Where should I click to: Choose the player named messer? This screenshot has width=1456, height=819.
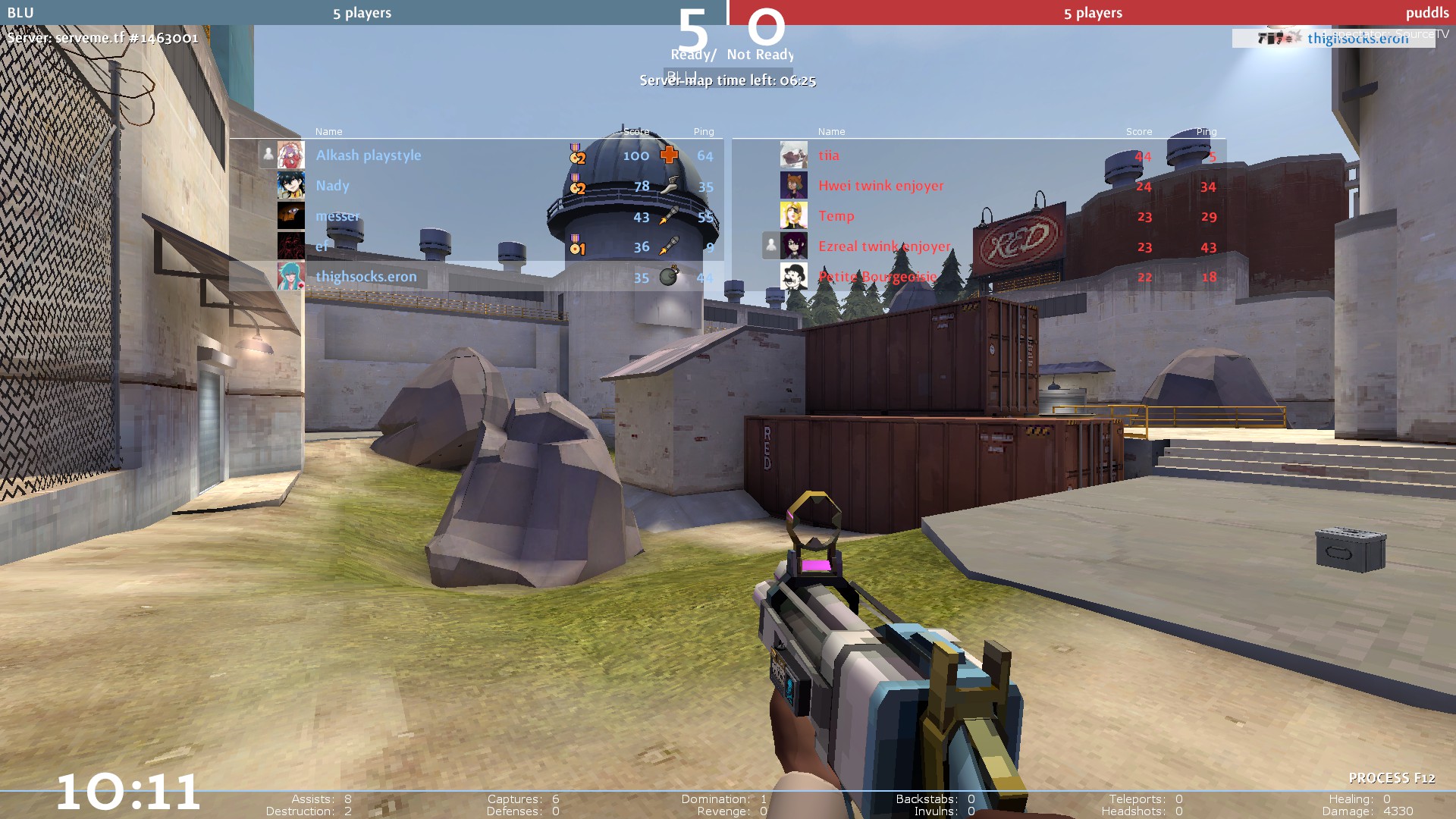(x=337, y=216)
